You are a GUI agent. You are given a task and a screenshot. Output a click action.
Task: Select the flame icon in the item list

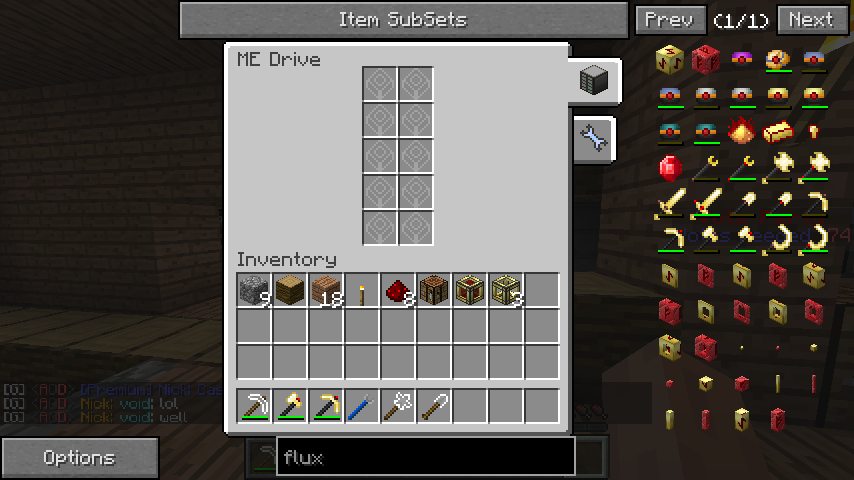[742, 131]
